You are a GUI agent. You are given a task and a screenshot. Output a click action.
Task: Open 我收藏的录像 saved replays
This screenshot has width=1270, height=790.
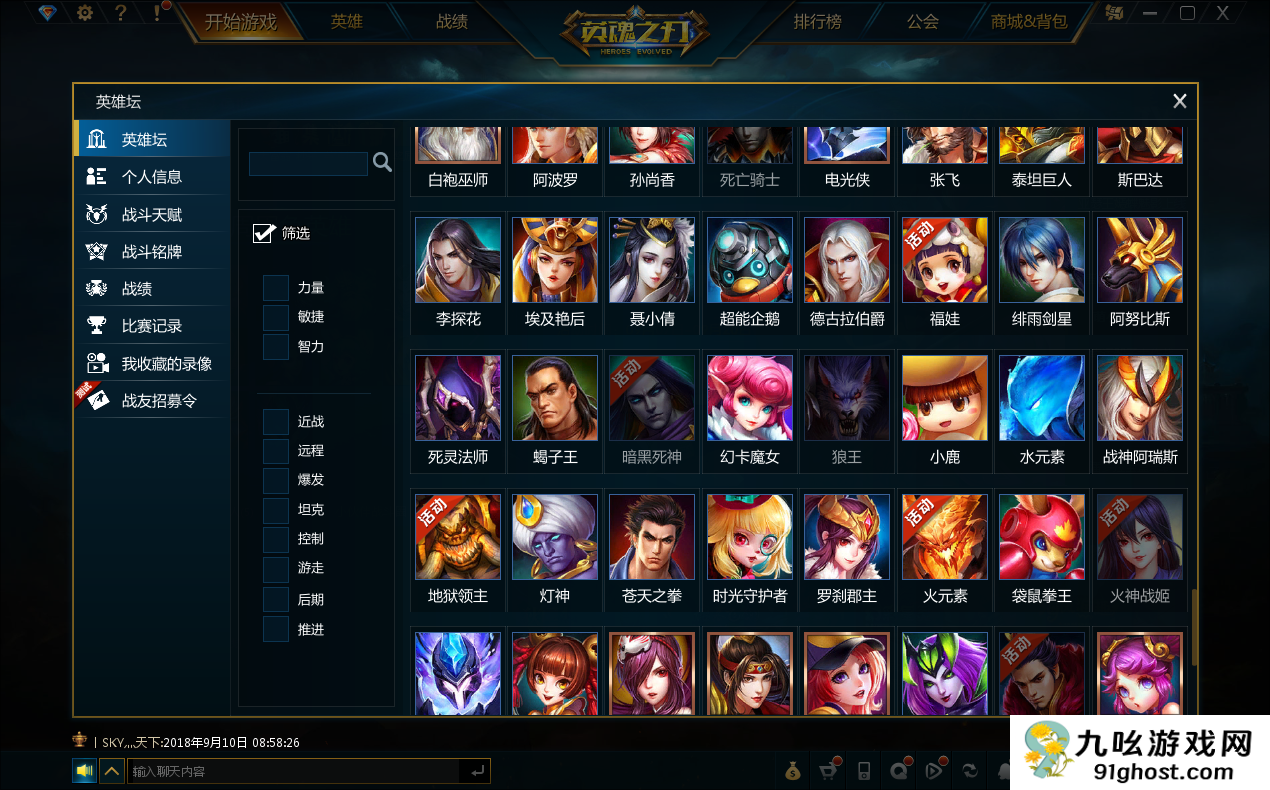pyautogui.click(x=166, y=364)
